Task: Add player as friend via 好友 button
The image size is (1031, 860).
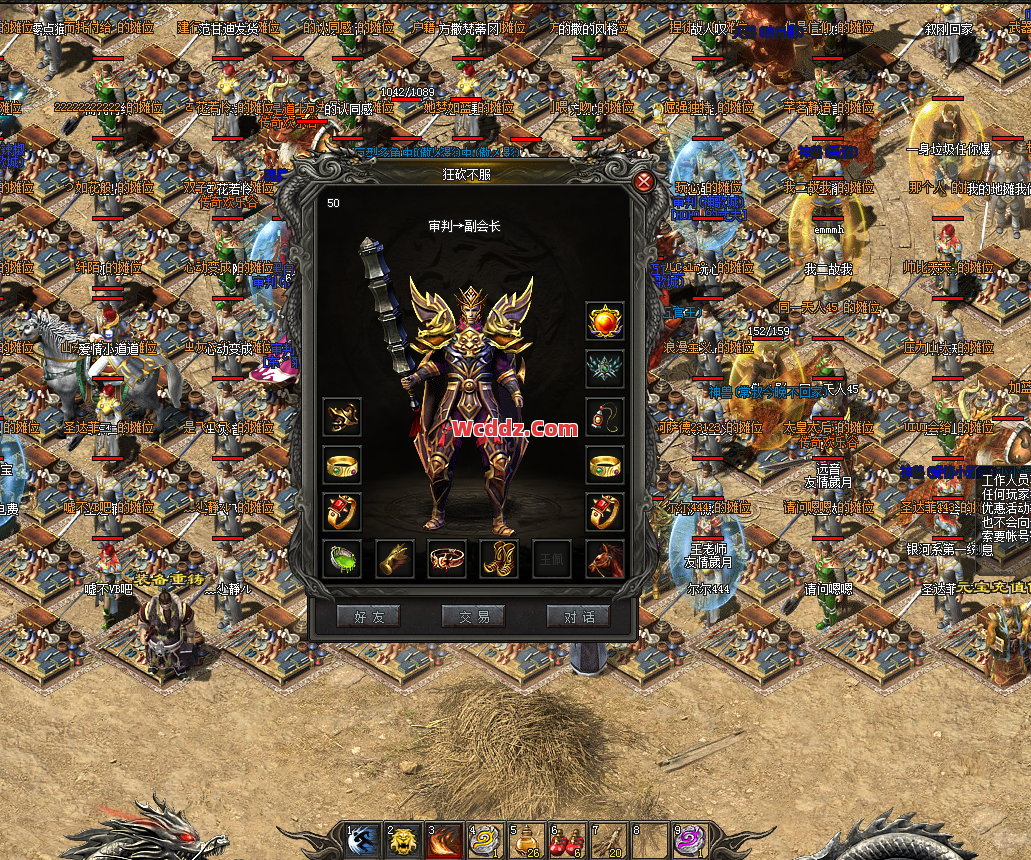Action: tap(368, 616)
